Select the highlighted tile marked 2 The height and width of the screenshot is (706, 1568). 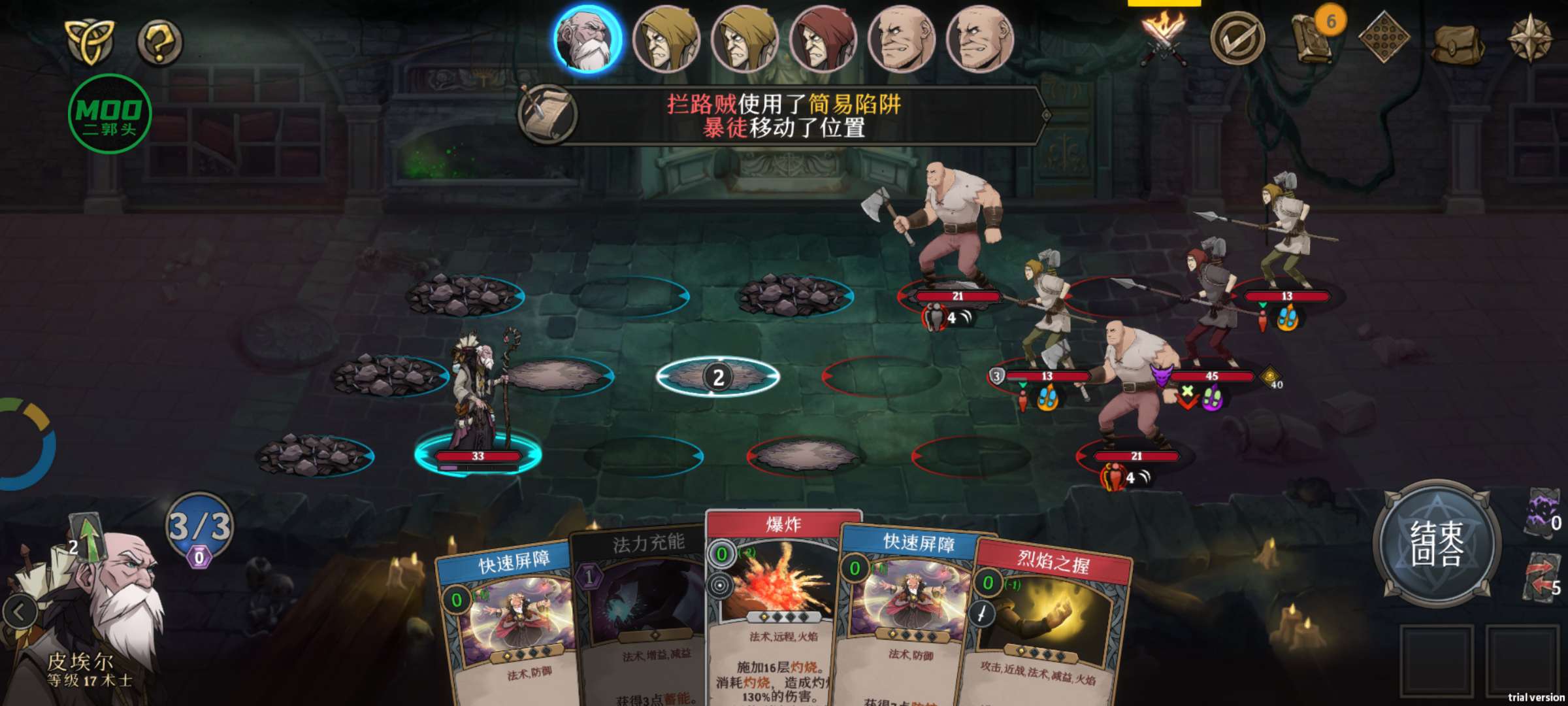tap(717, 377)
